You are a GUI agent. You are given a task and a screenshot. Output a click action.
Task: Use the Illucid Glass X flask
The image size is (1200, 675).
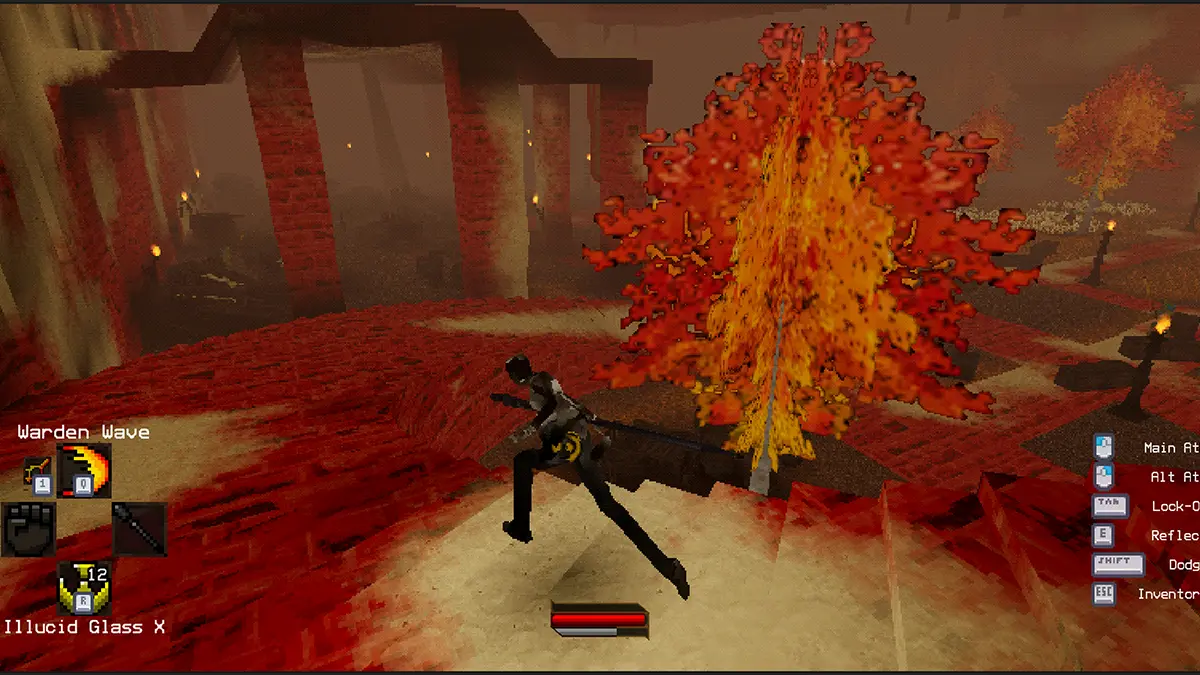84,588
